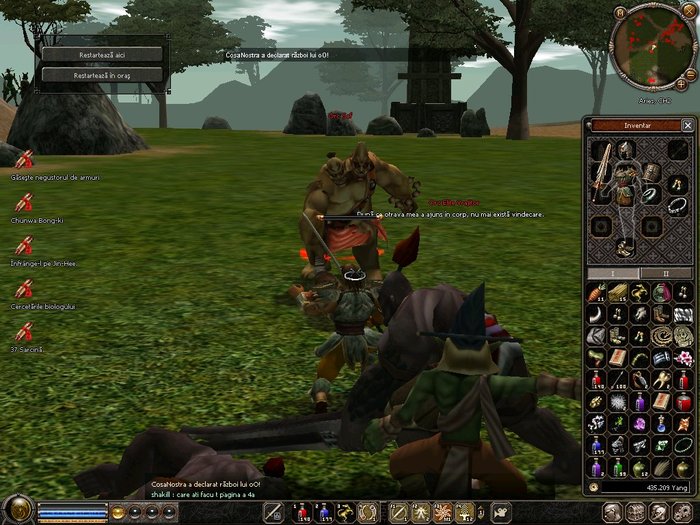Screen dimensions: 700x525
Task: Open the "Cercetările biologului" quest scroll
Action: (x=25, y=289)
